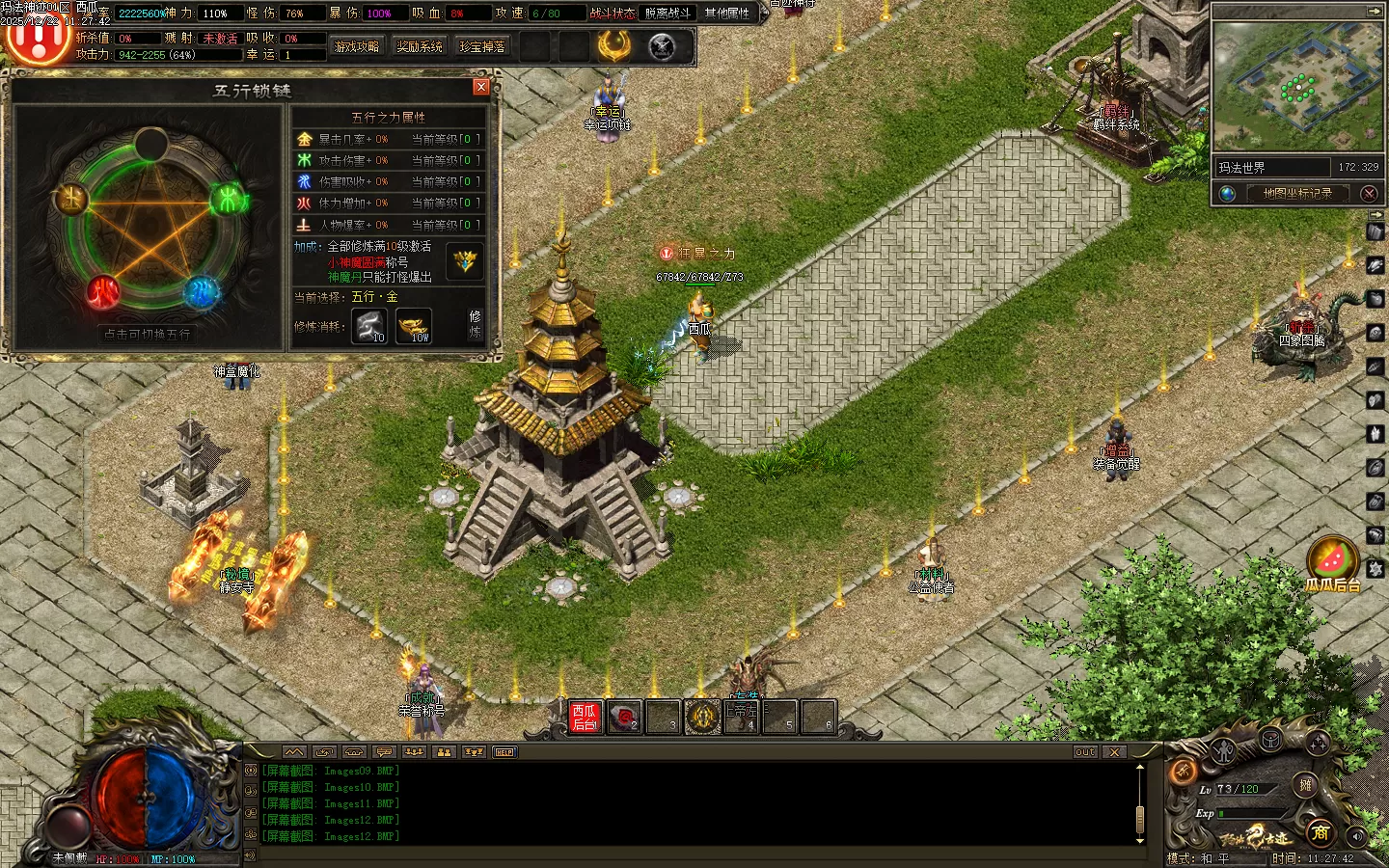Open the 珍宝掉落 treasure drops list
The width and height of the screenshot is (1389, 868).
pyautogui.click(x=482, y=46)
